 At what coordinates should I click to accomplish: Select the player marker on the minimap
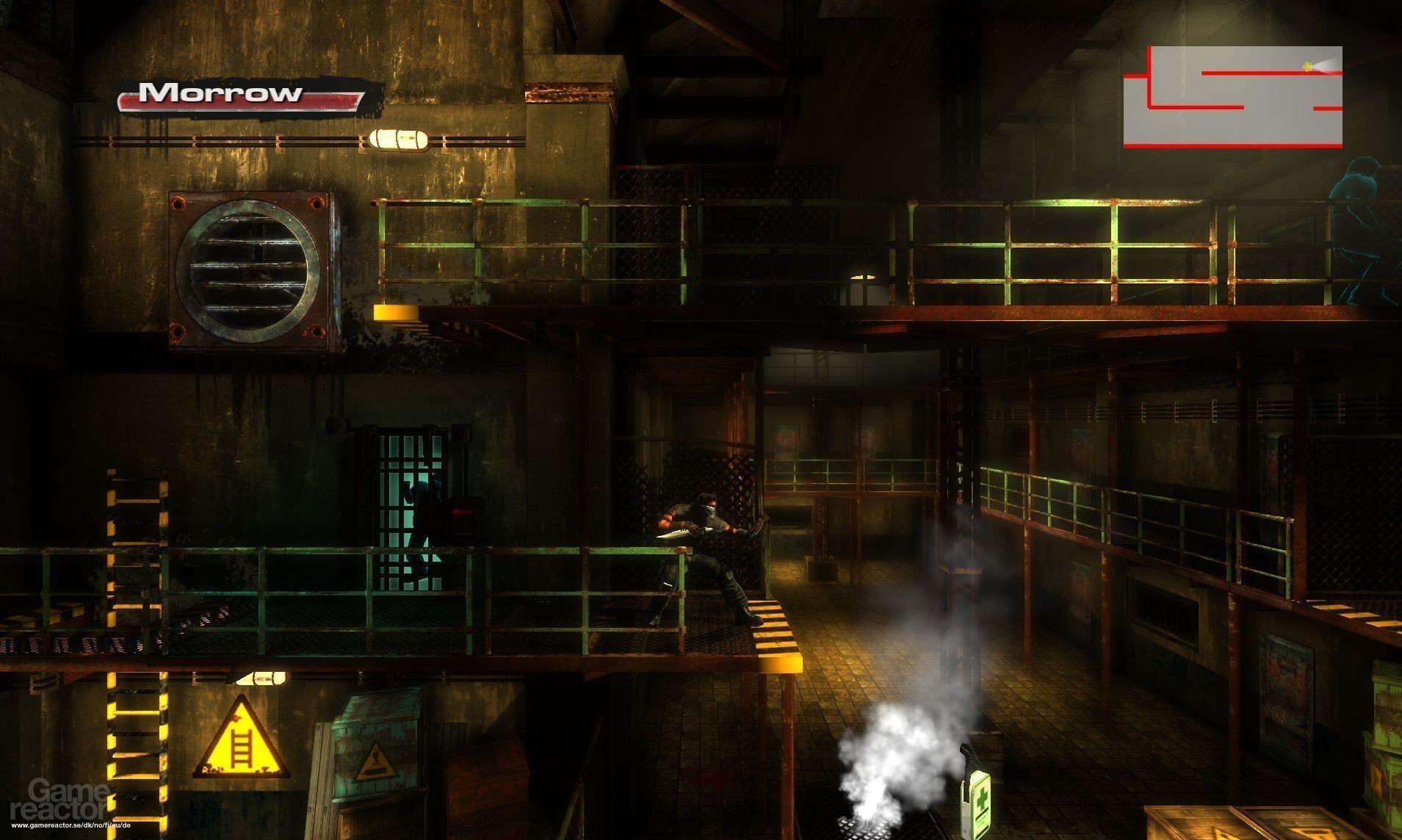(x=1308, y=65)
